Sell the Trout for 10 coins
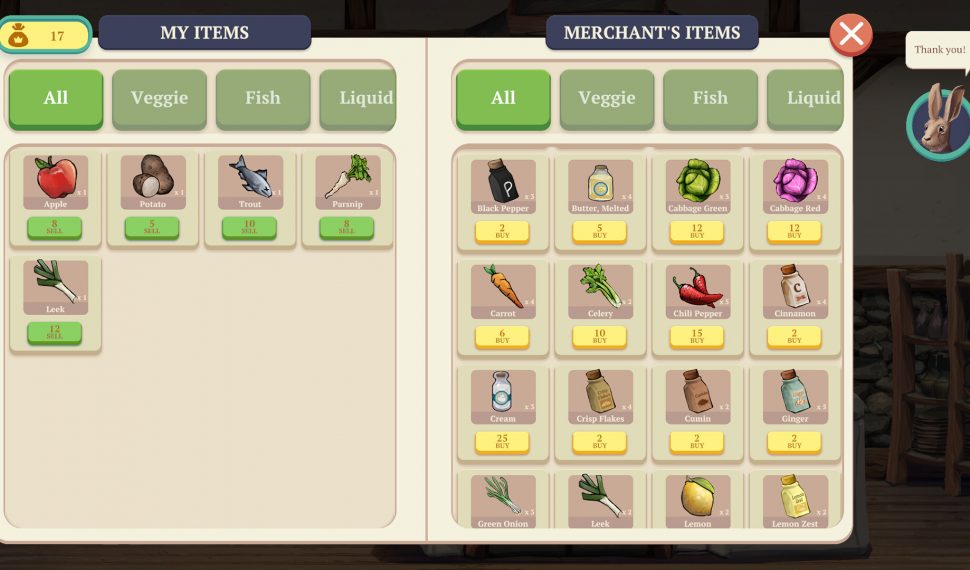The height and width of the screenshot is (570, 970). point(249,227)
